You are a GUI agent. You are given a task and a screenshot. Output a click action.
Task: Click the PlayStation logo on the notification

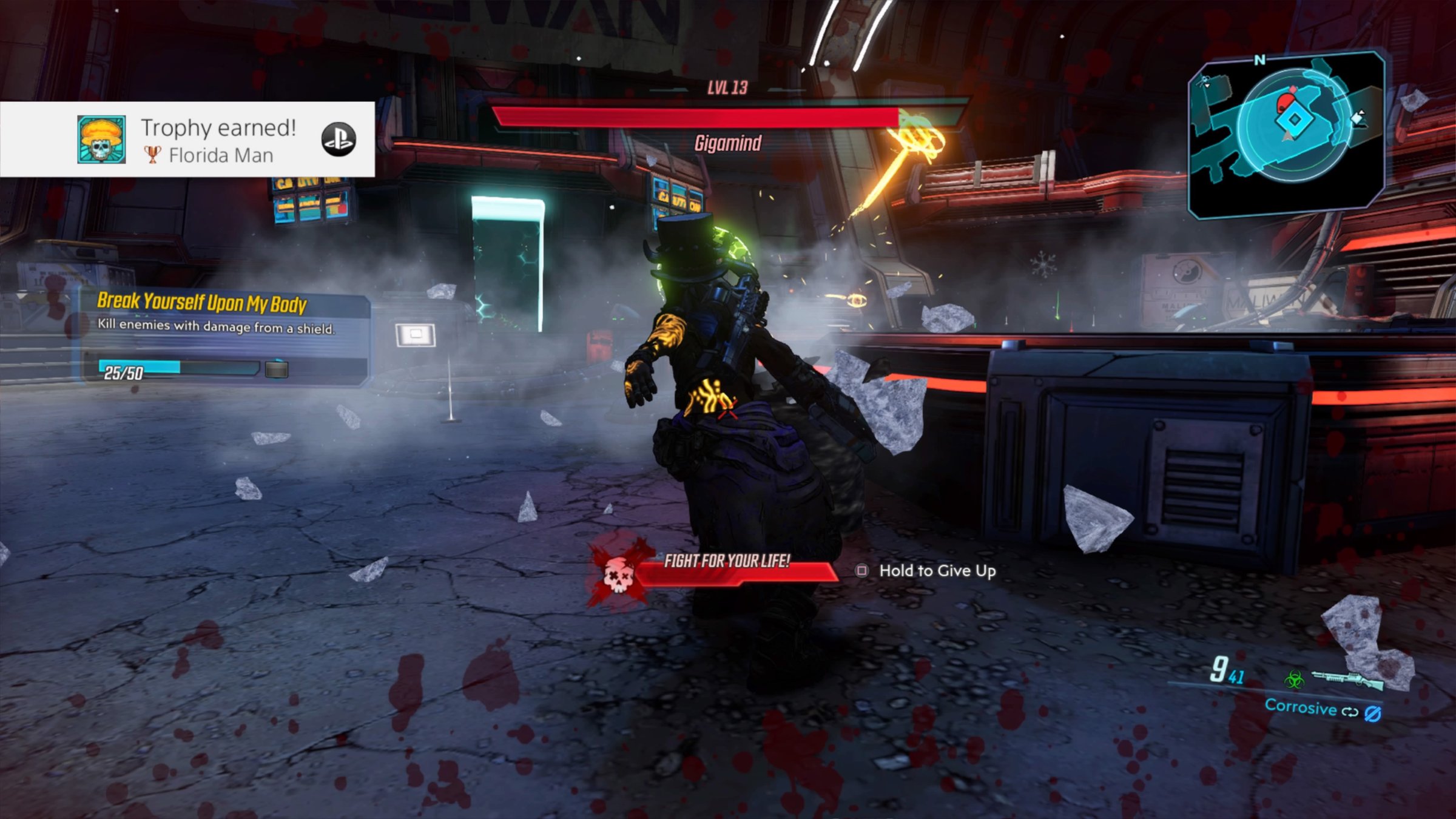[x=338, y=140]
